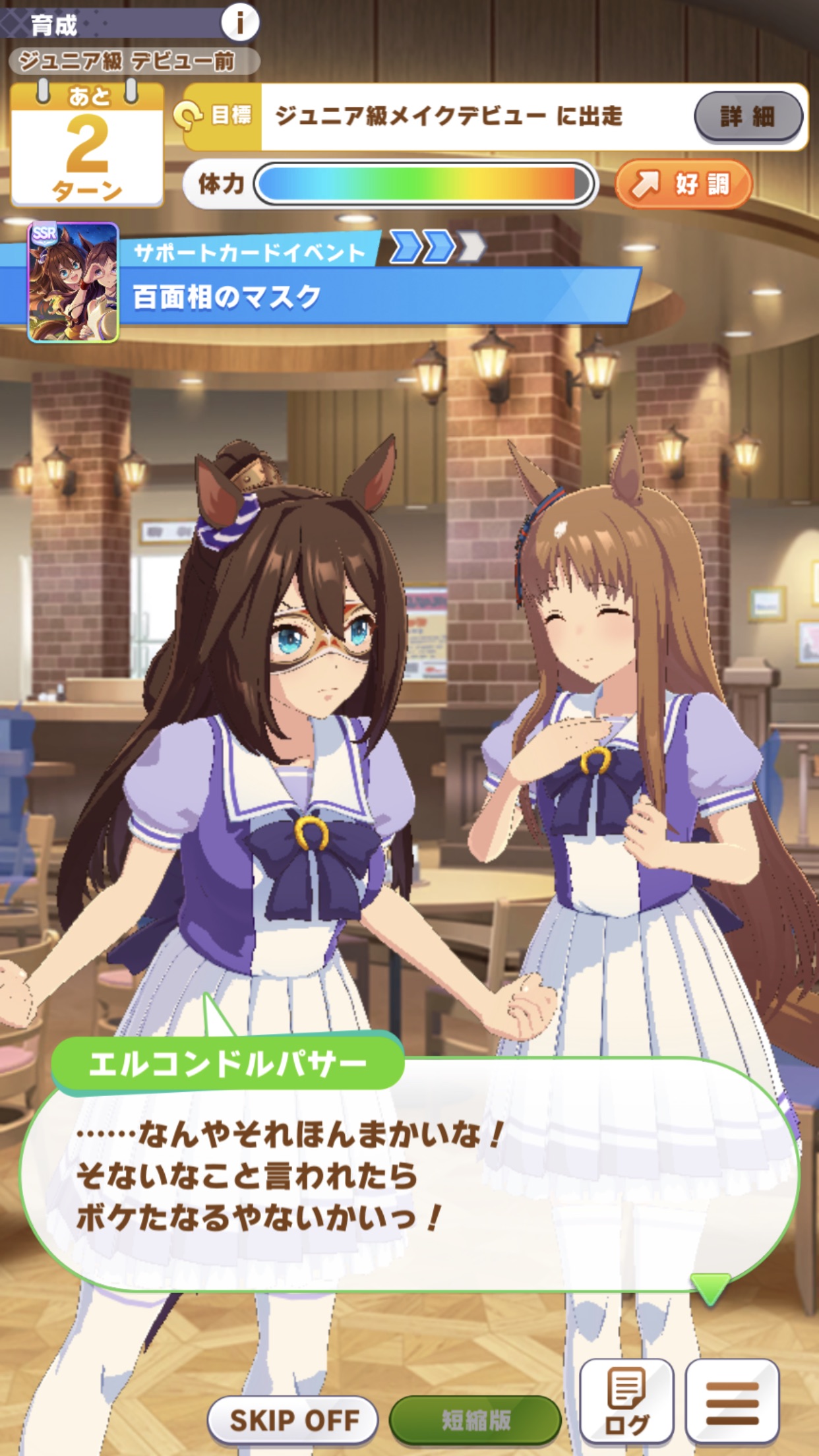Advance dialogue with the green arrow
The image size is (819, 1456).
(710, 1287)
